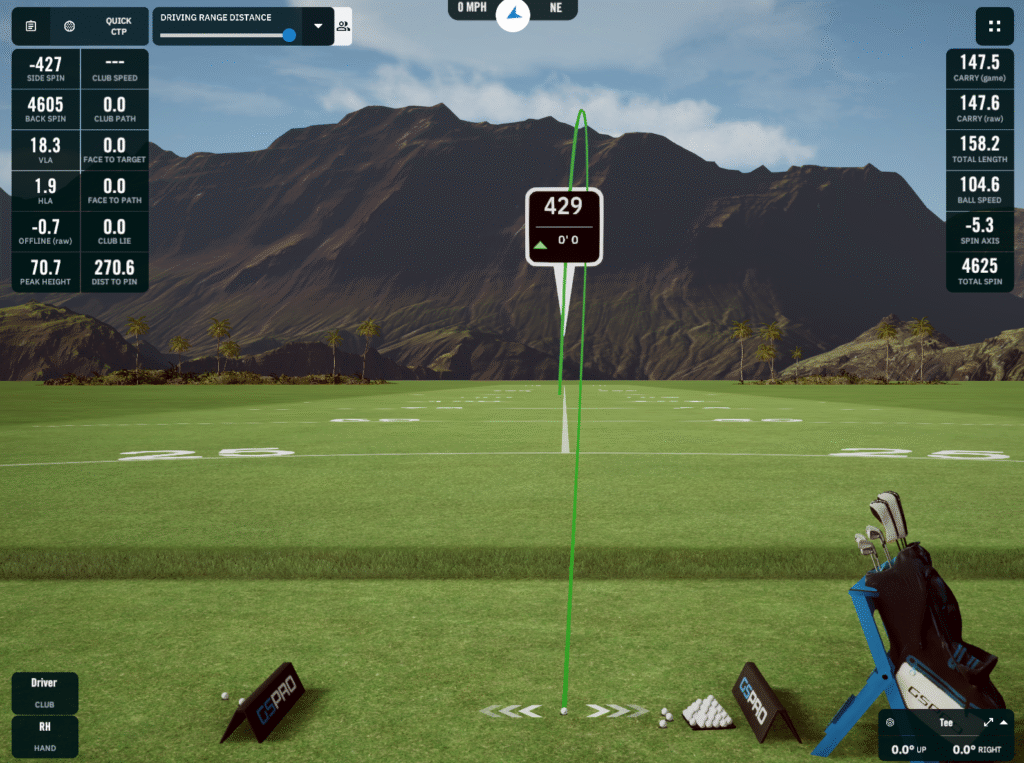Click the Driving Range Distance slider handle

(x=289, y=35)
